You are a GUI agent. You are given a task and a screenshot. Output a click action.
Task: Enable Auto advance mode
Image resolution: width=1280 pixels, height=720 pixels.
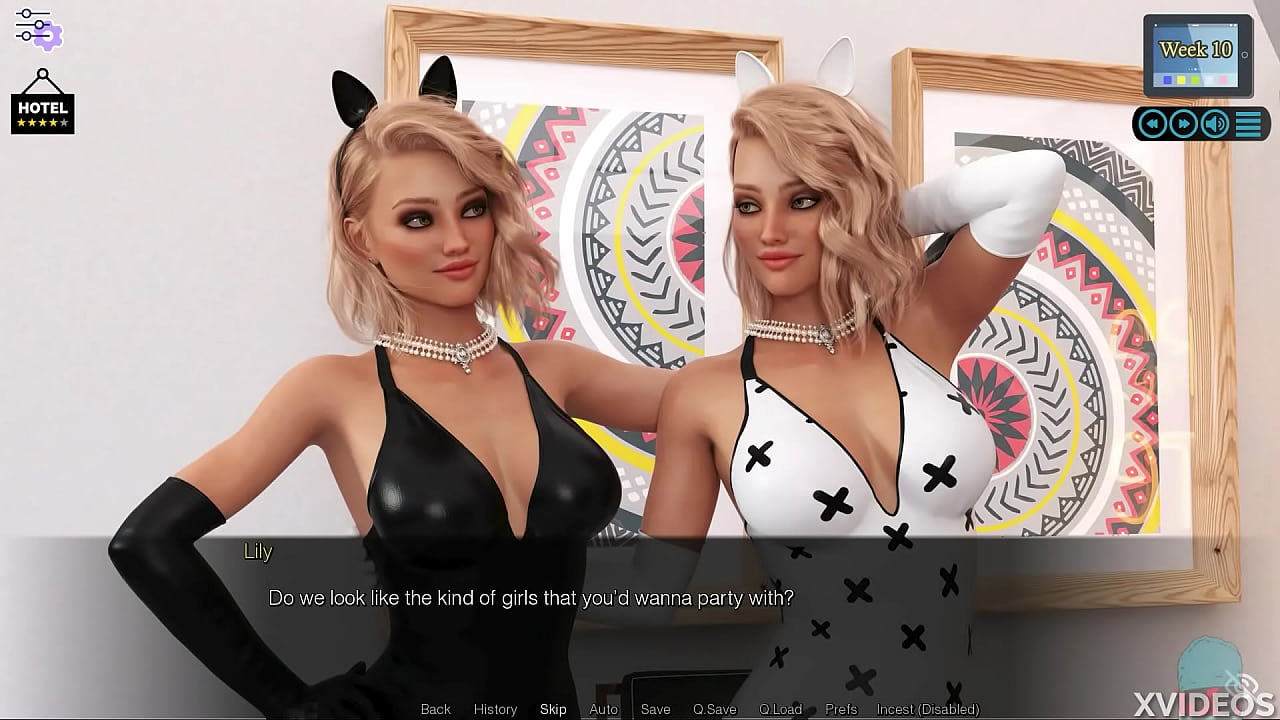[604, 709]
